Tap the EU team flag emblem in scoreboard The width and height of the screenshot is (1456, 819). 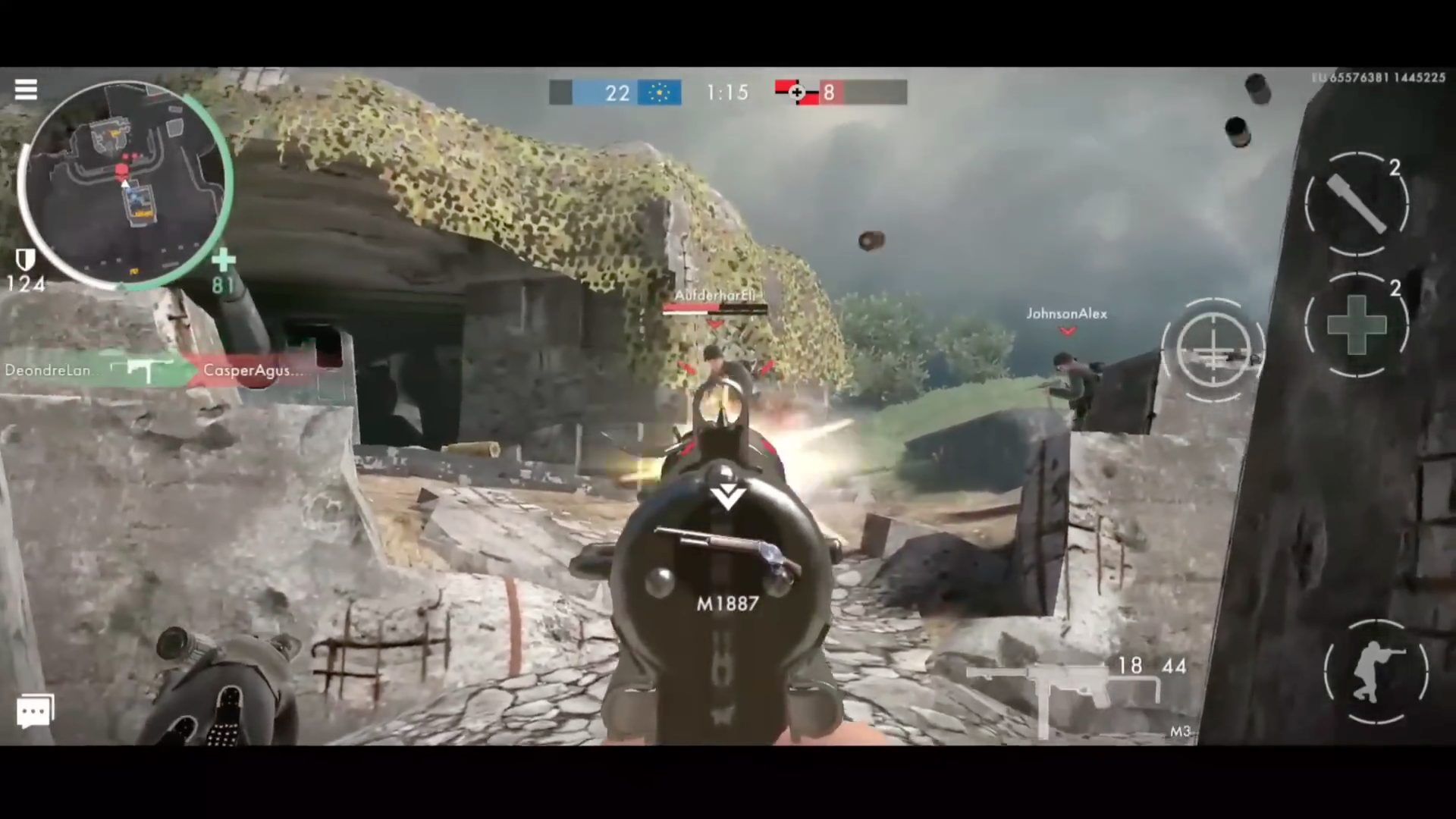click(x=659, y=92)
